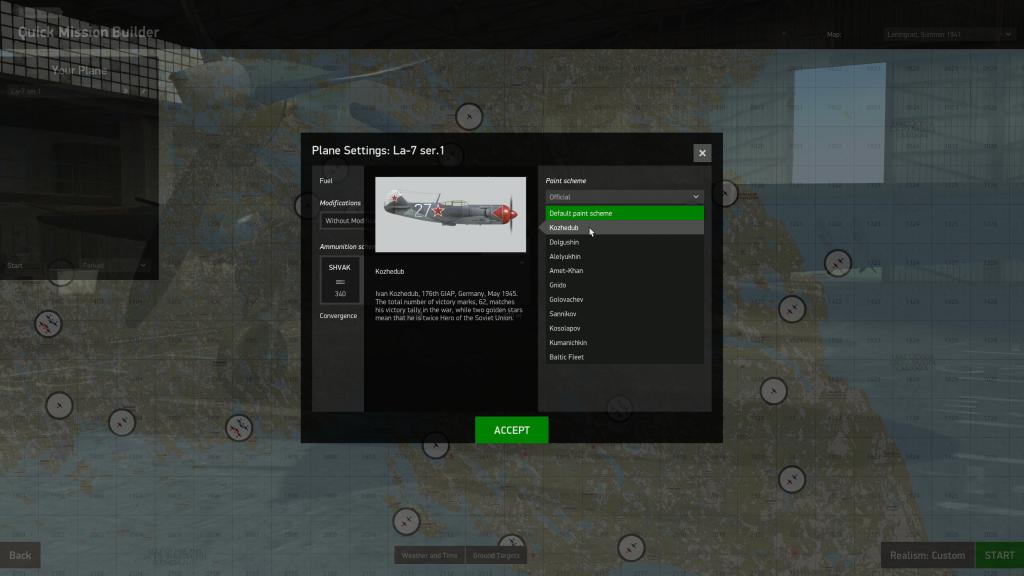Pick the Dolgushin paint scheme
The height and width of the screenshot is (576, 1024).
[624, 242]
